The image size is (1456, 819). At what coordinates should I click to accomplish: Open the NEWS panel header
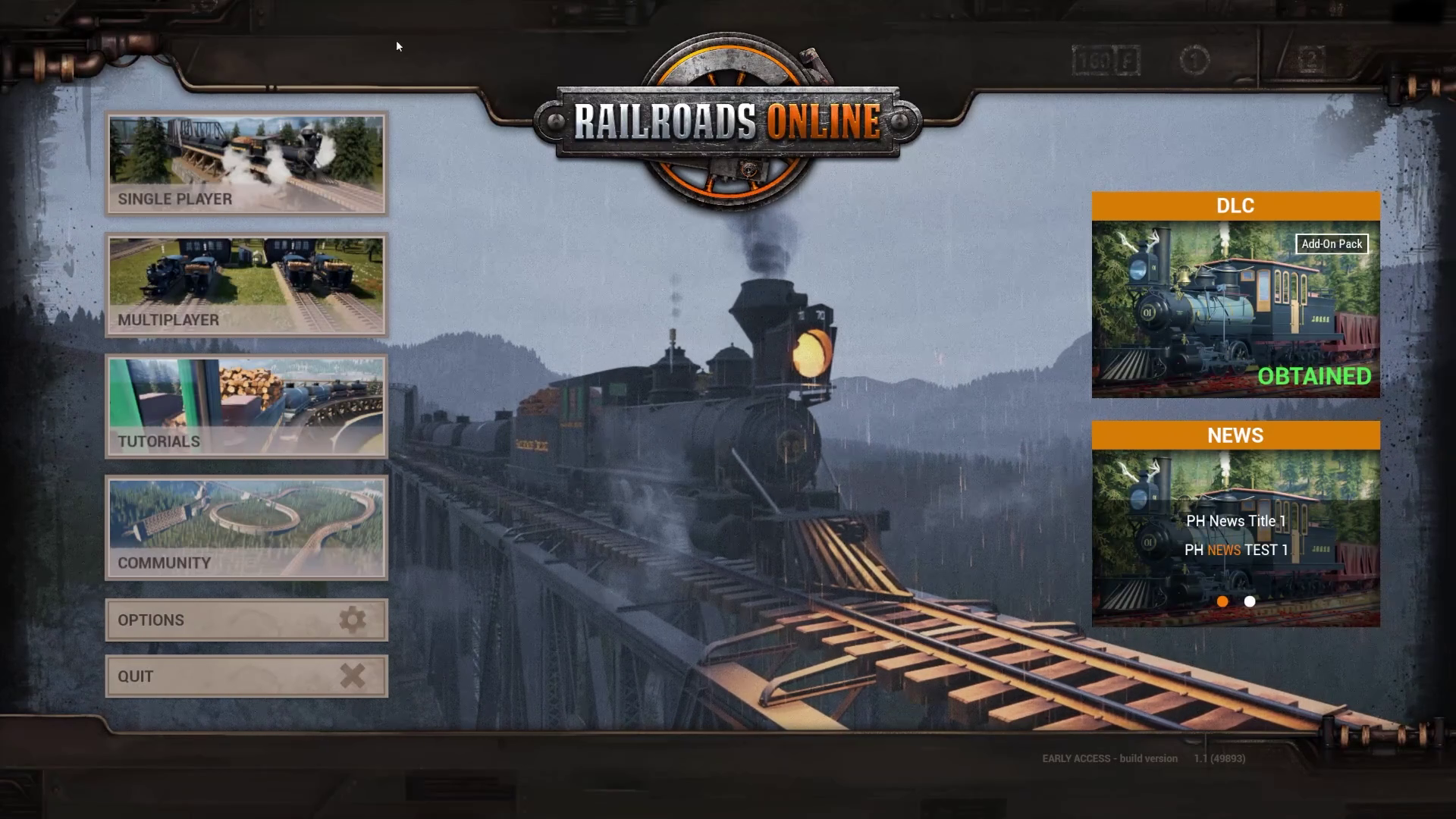[x=1235, y=435]
